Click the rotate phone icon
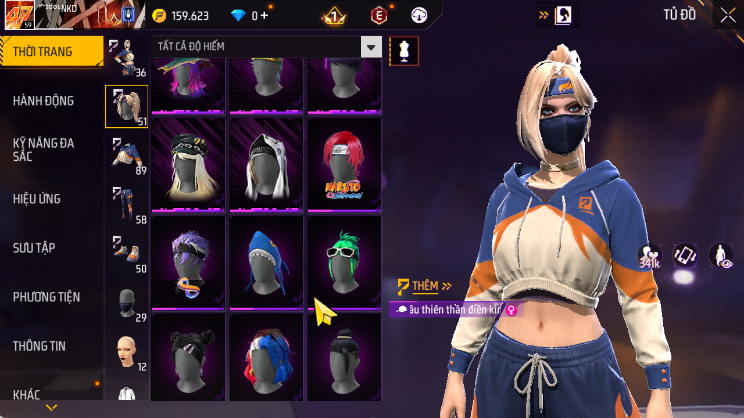Screen dimensions: 744x418 click(x=685, y=256)
